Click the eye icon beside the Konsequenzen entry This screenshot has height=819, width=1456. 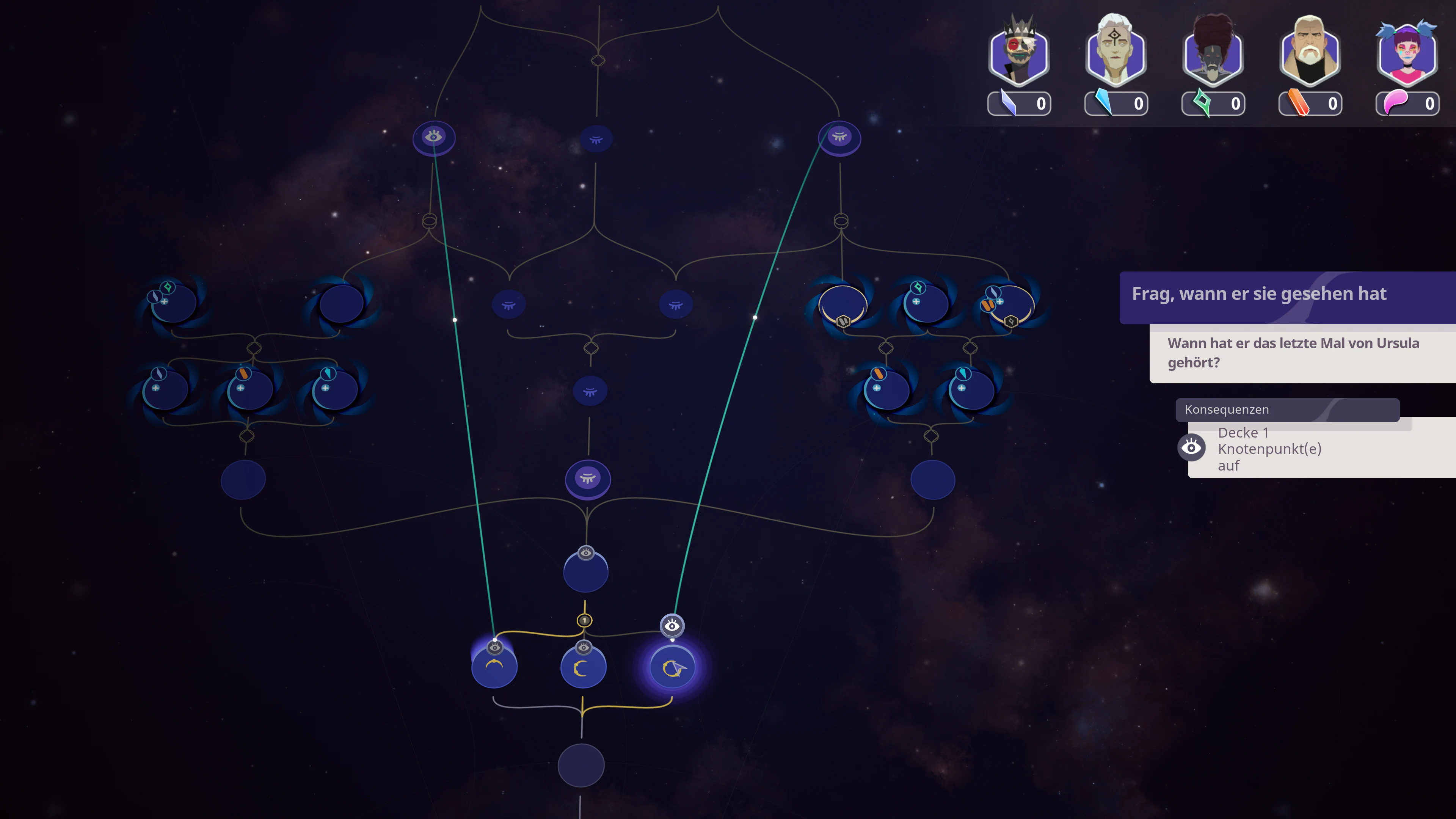[x=1191, y=447]
